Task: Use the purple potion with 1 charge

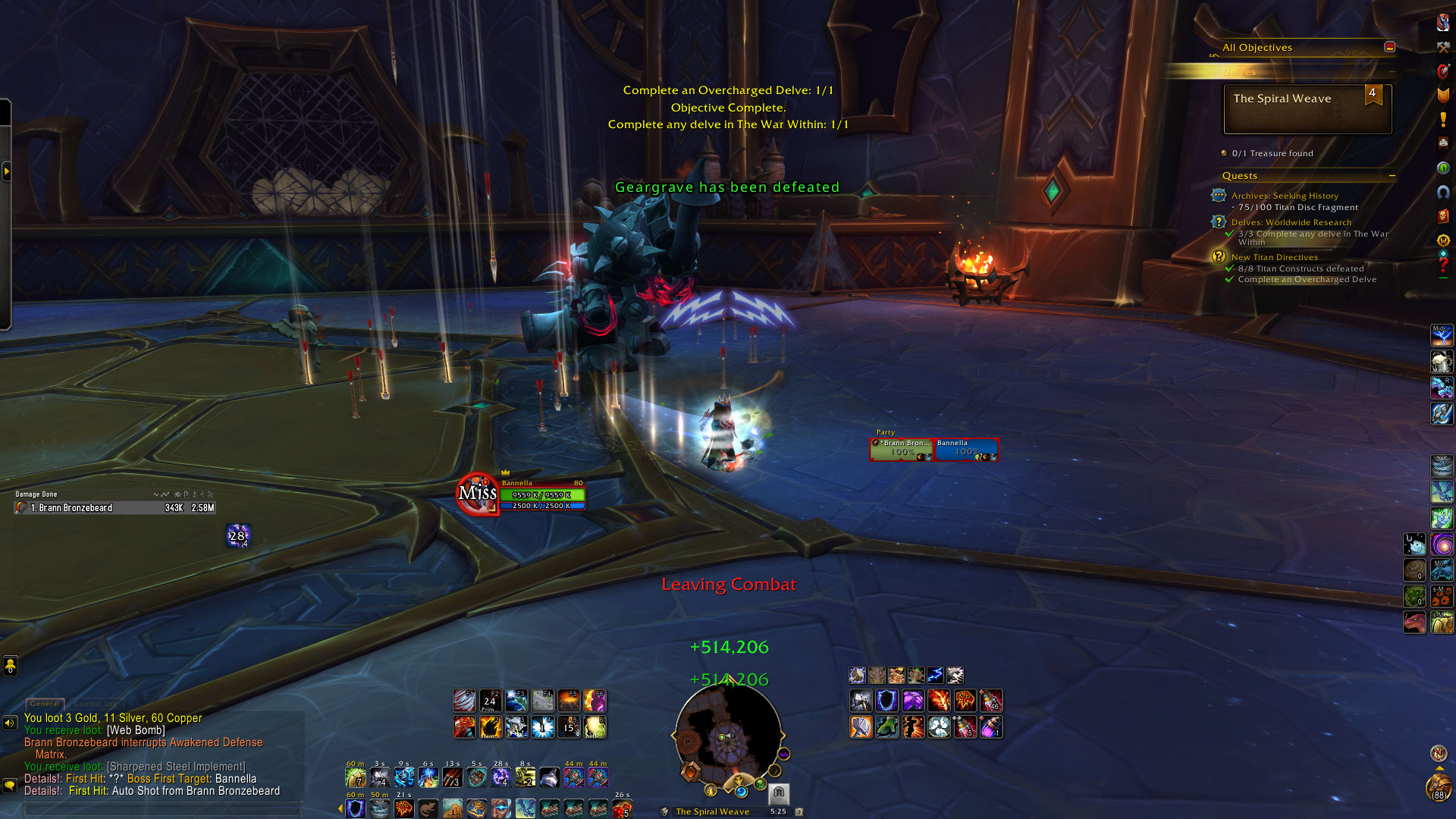Action: [990, 726]
